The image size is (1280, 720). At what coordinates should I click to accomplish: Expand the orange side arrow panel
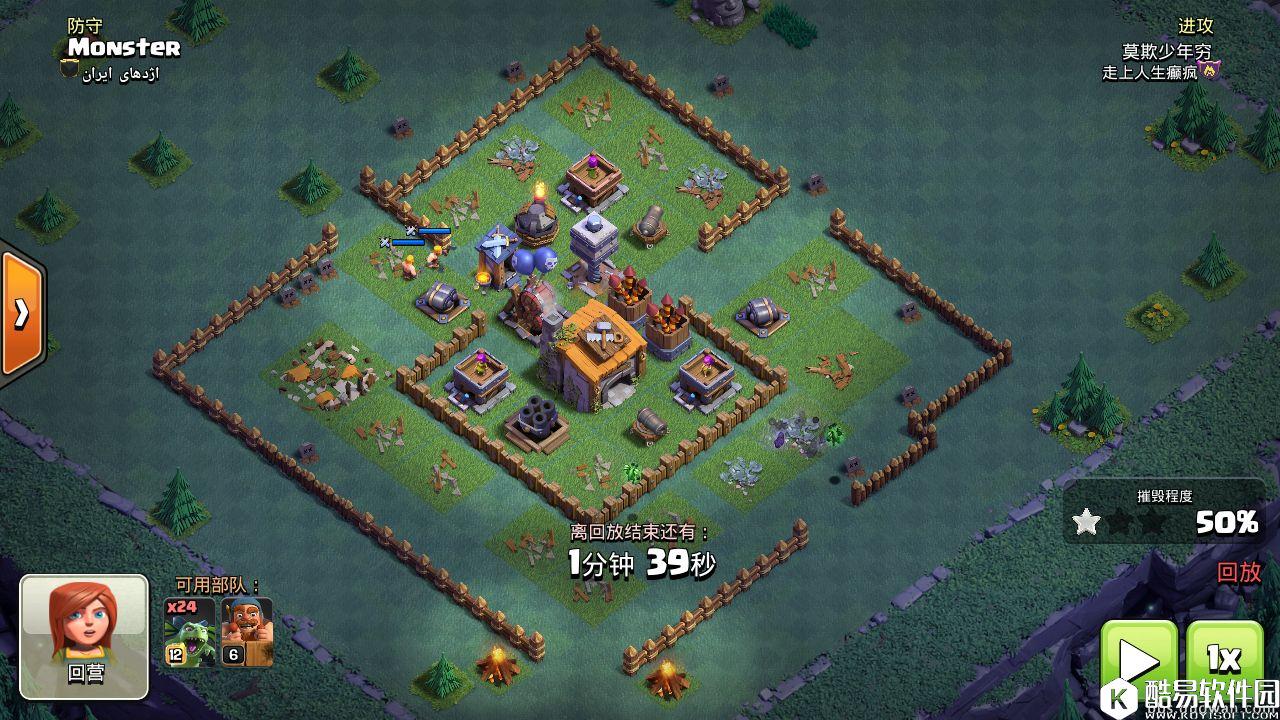tap(20, 314)
